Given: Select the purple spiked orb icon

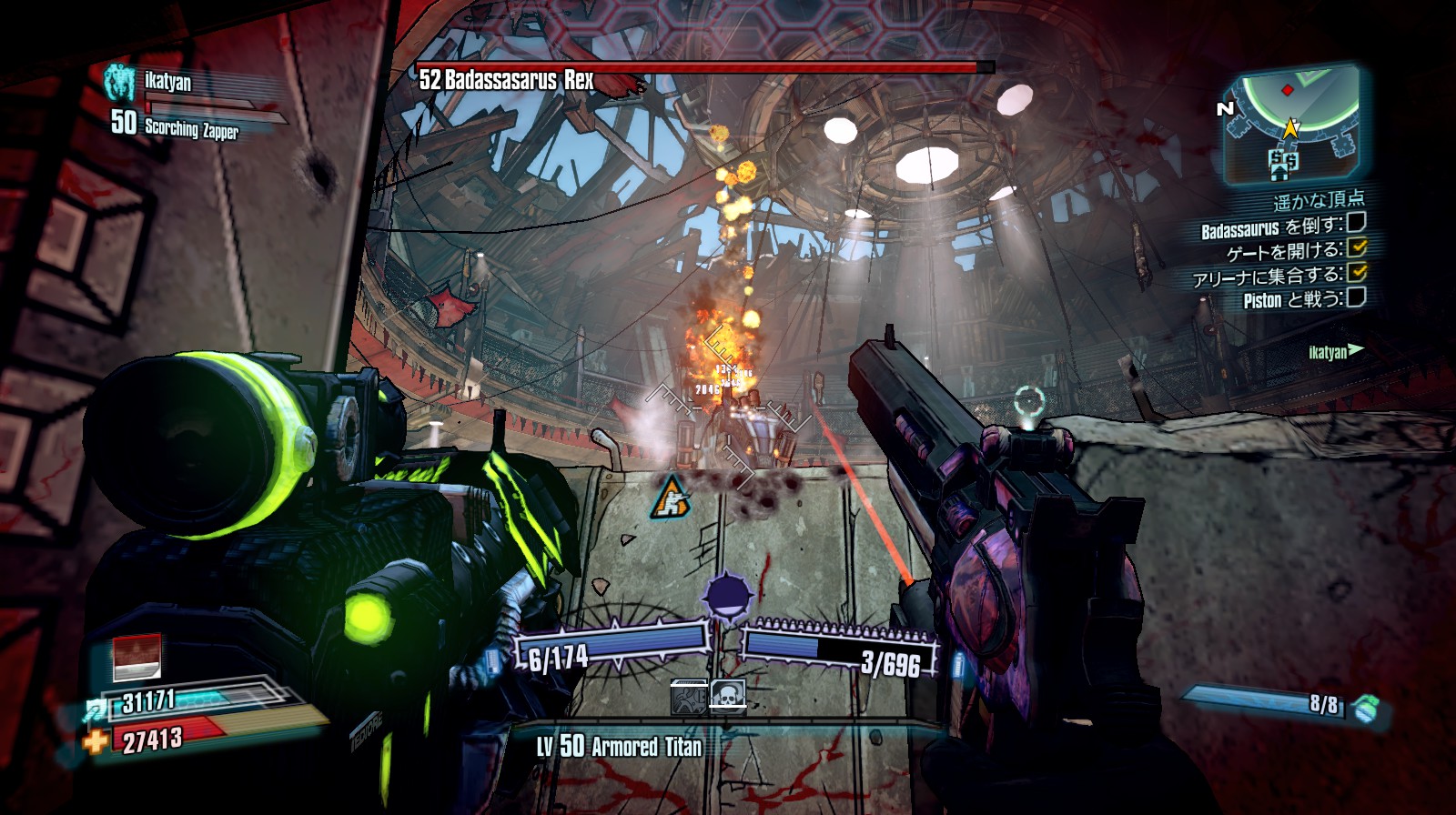Looking at the screenshot, I should pos(728,597).
